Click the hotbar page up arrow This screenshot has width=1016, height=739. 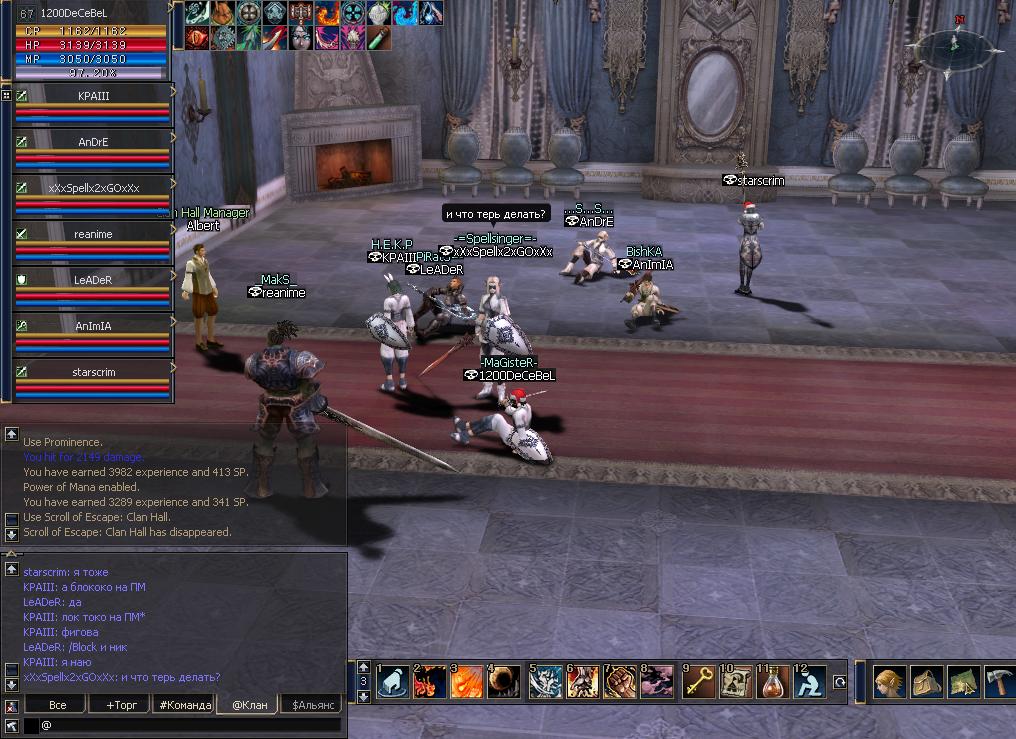tap(363, 667)
